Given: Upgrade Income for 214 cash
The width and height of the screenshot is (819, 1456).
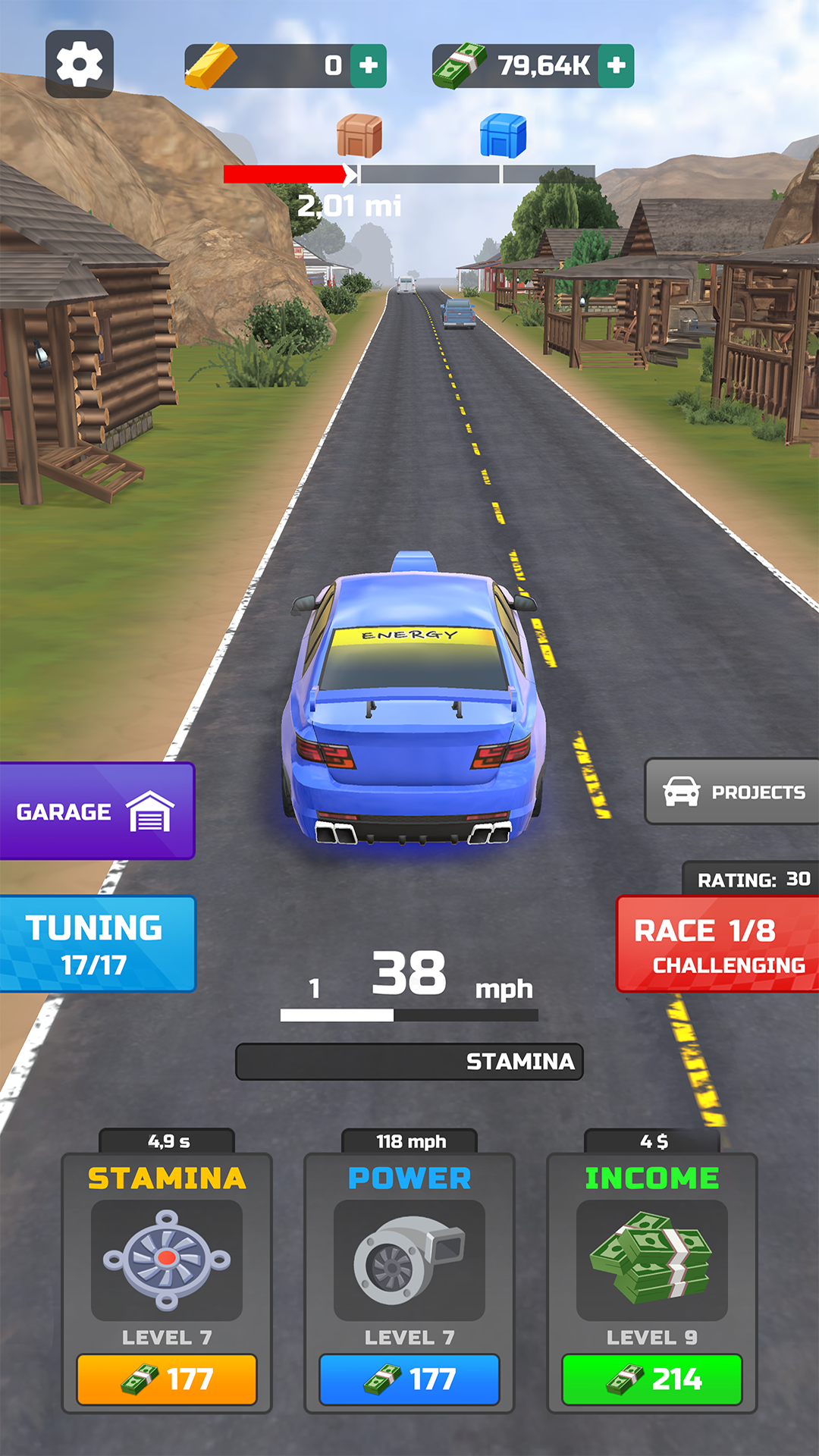Looking at the screenshot, I should [x=652, y=1379].
